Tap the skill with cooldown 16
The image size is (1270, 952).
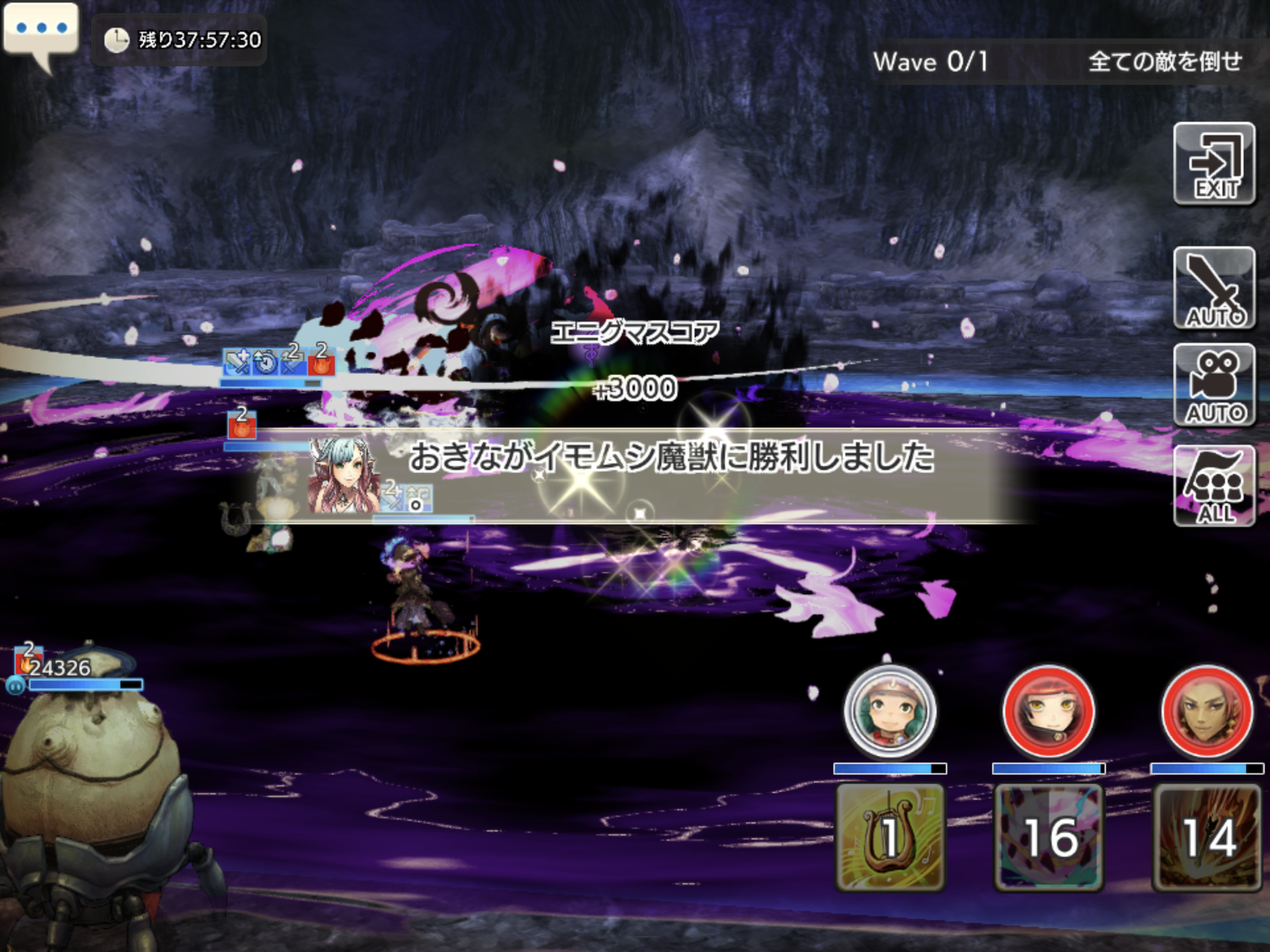[1048, 837]
